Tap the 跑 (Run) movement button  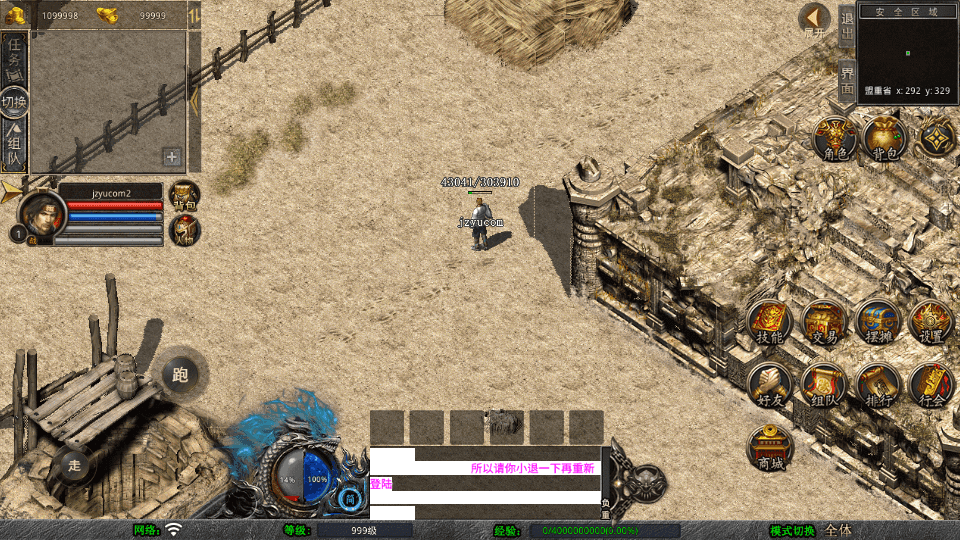(180, 375)
